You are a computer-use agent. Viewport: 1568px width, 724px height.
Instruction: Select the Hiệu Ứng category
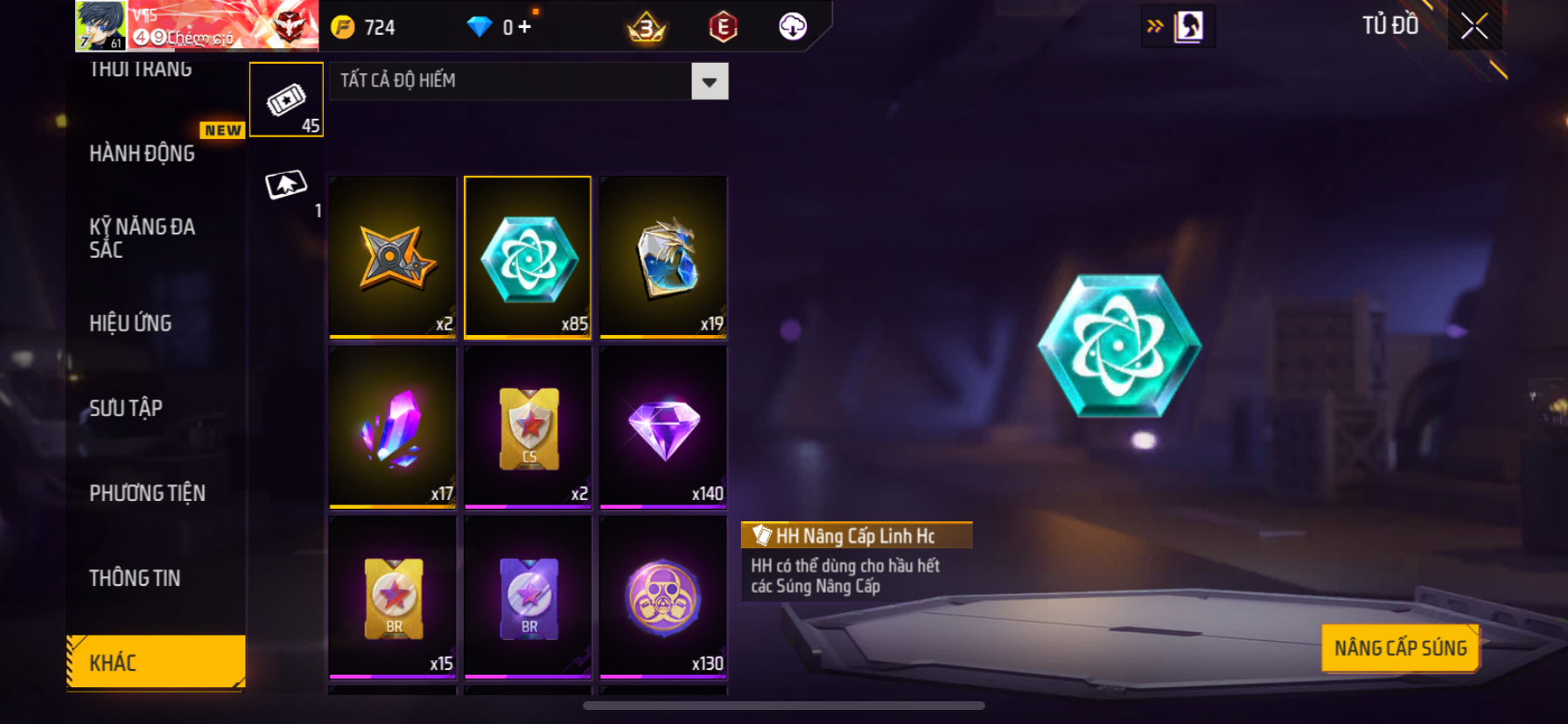(x=130, y=324)
